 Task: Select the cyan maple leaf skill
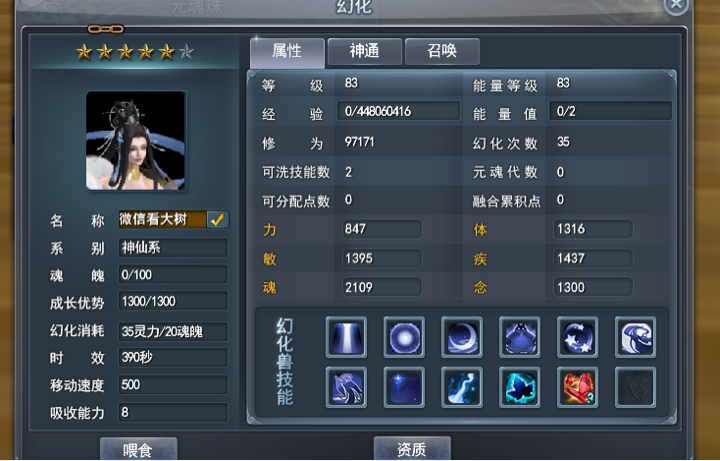pos(520,387)
